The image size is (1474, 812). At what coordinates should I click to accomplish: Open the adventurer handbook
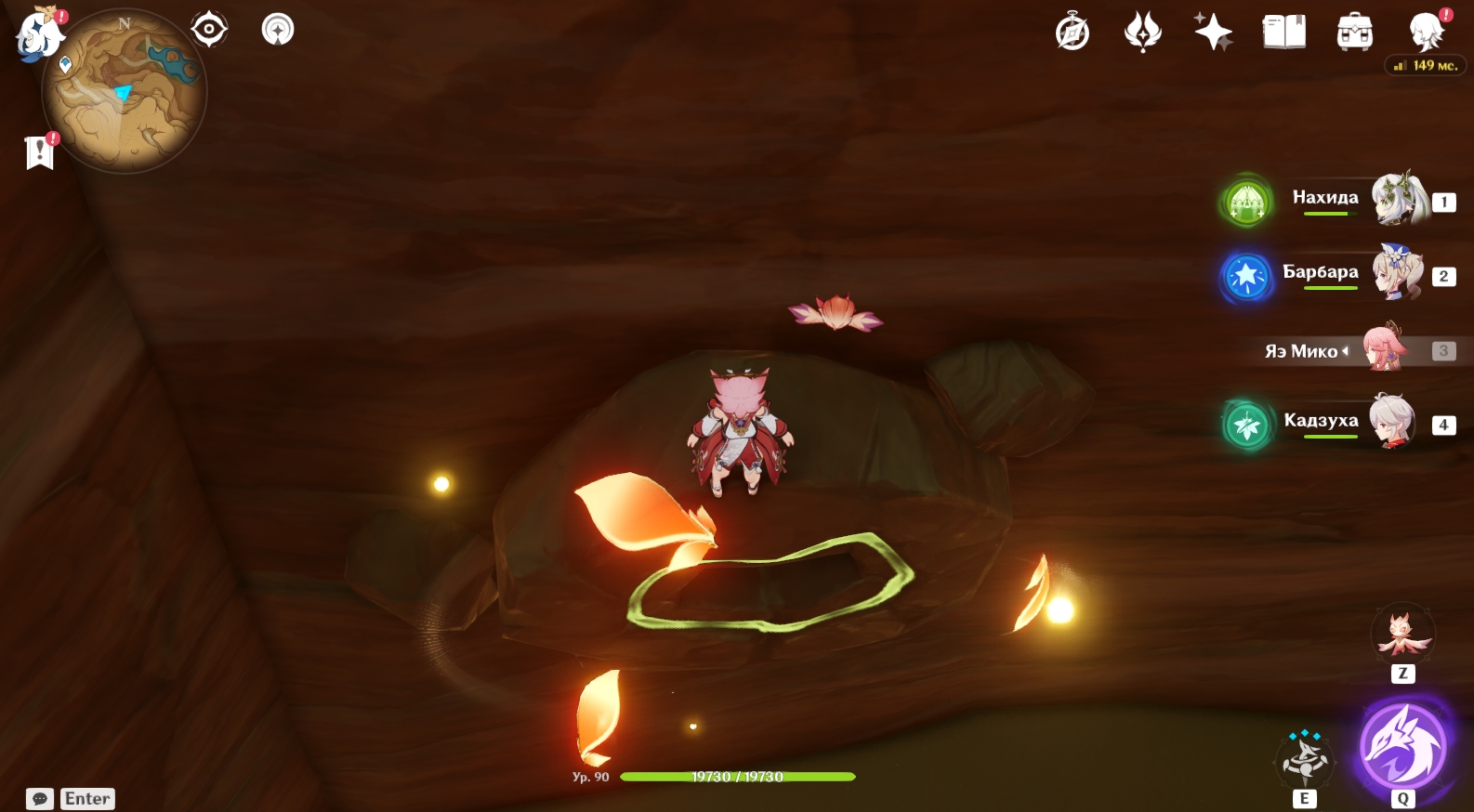pos(1283,33)
